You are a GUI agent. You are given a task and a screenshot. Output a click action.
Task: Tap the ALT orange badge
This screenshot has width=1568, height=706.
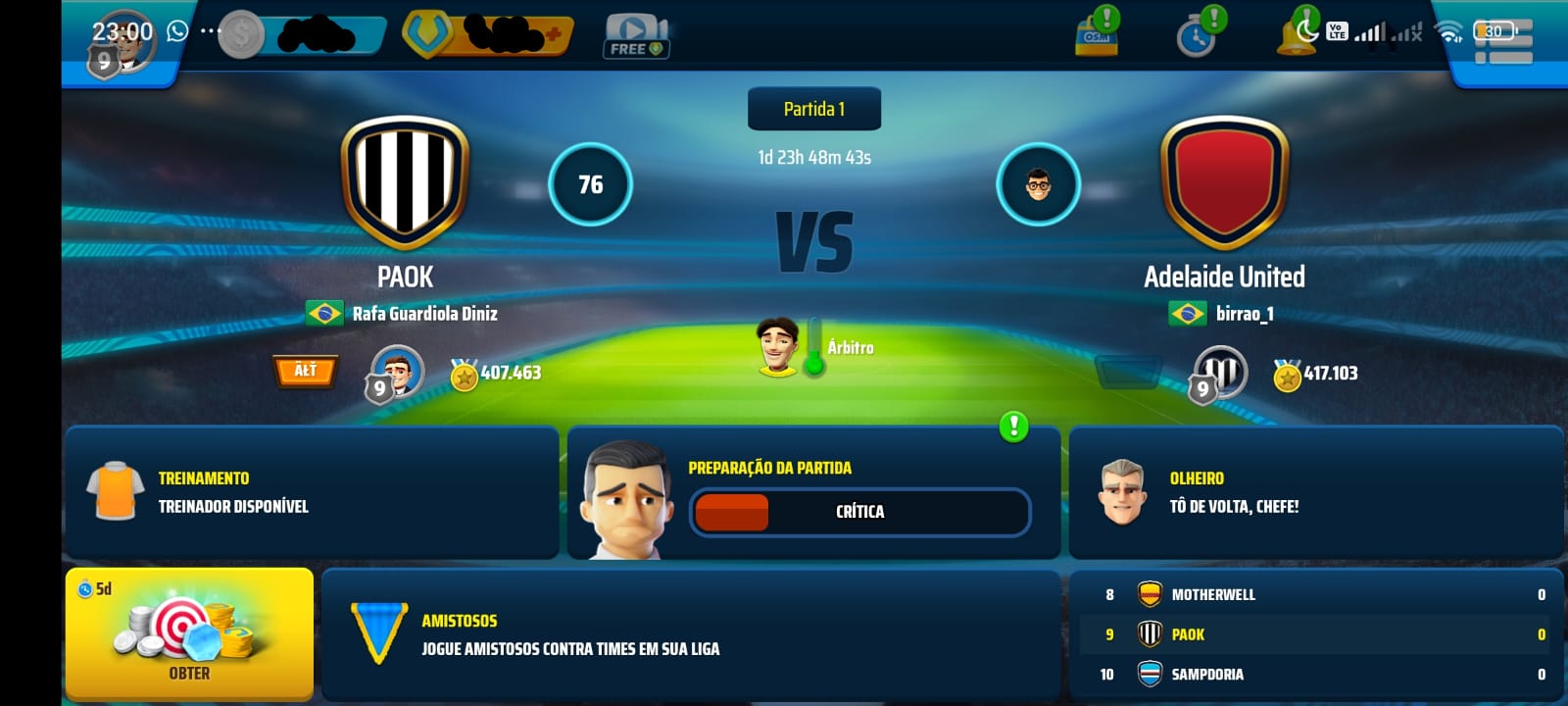305,371
